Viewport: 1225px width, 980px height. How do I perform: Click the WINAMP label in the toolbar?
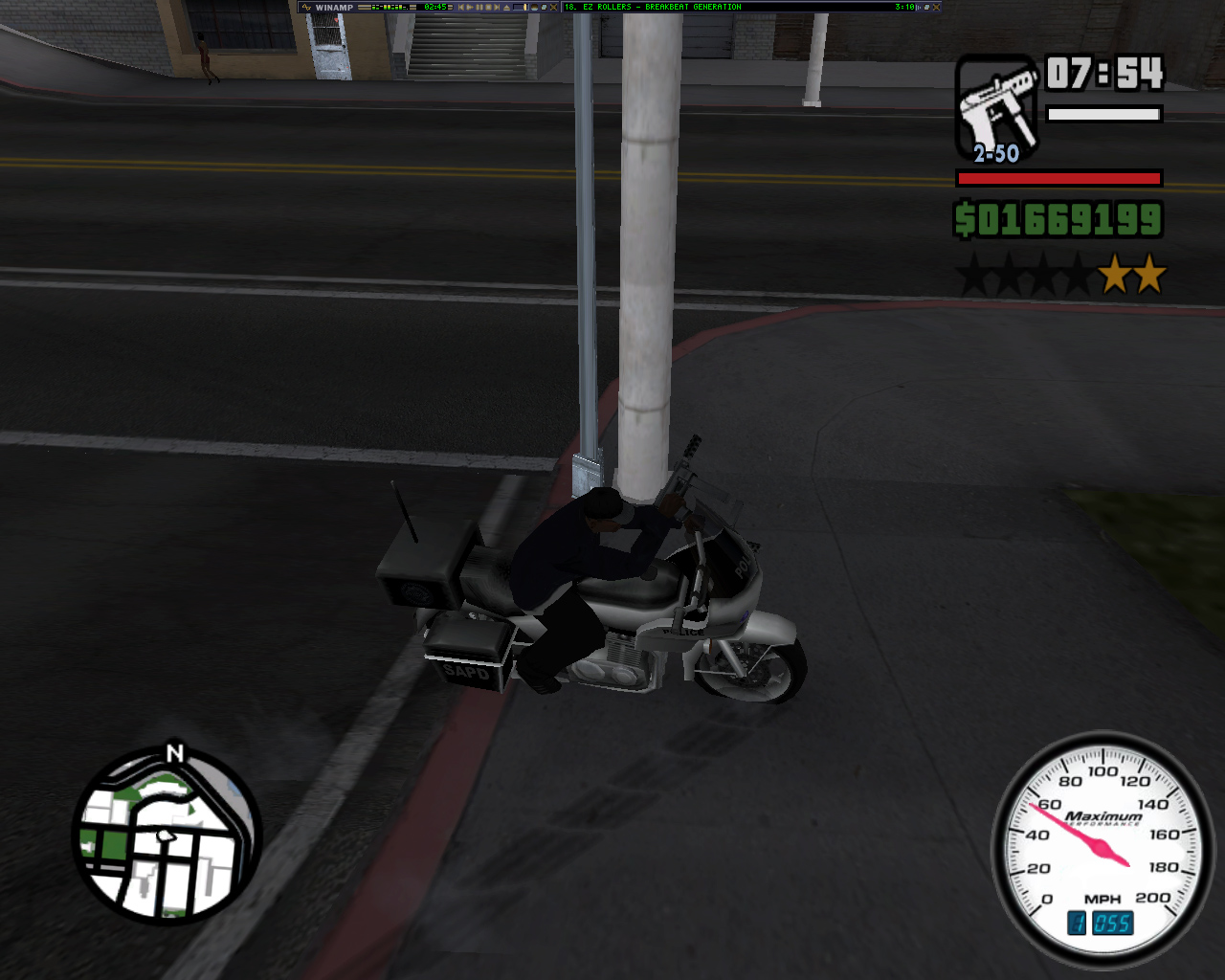pyautogui.click(x=335, y=7)
